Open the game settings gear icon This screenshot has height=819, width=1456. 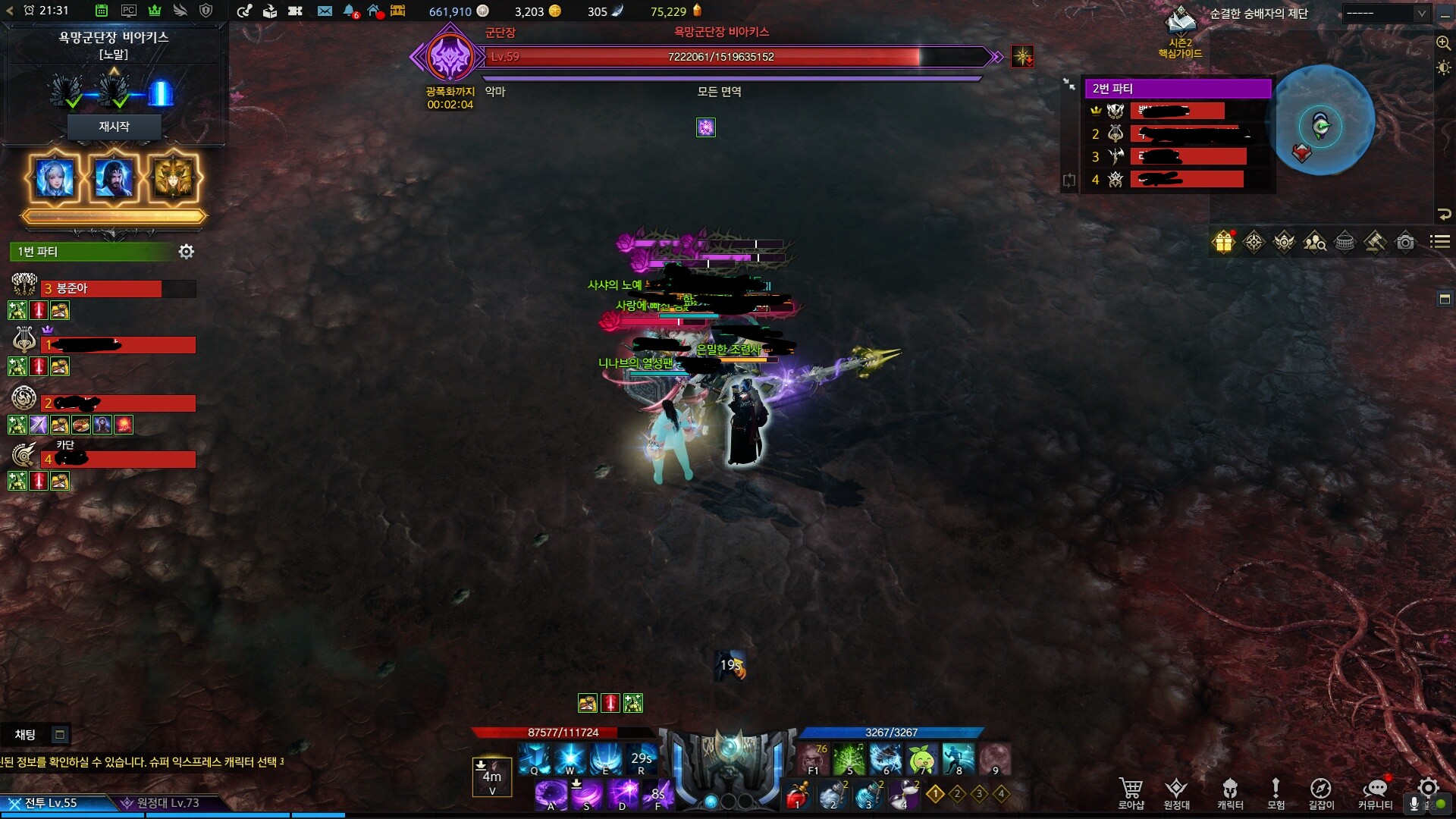point(1429,787)
